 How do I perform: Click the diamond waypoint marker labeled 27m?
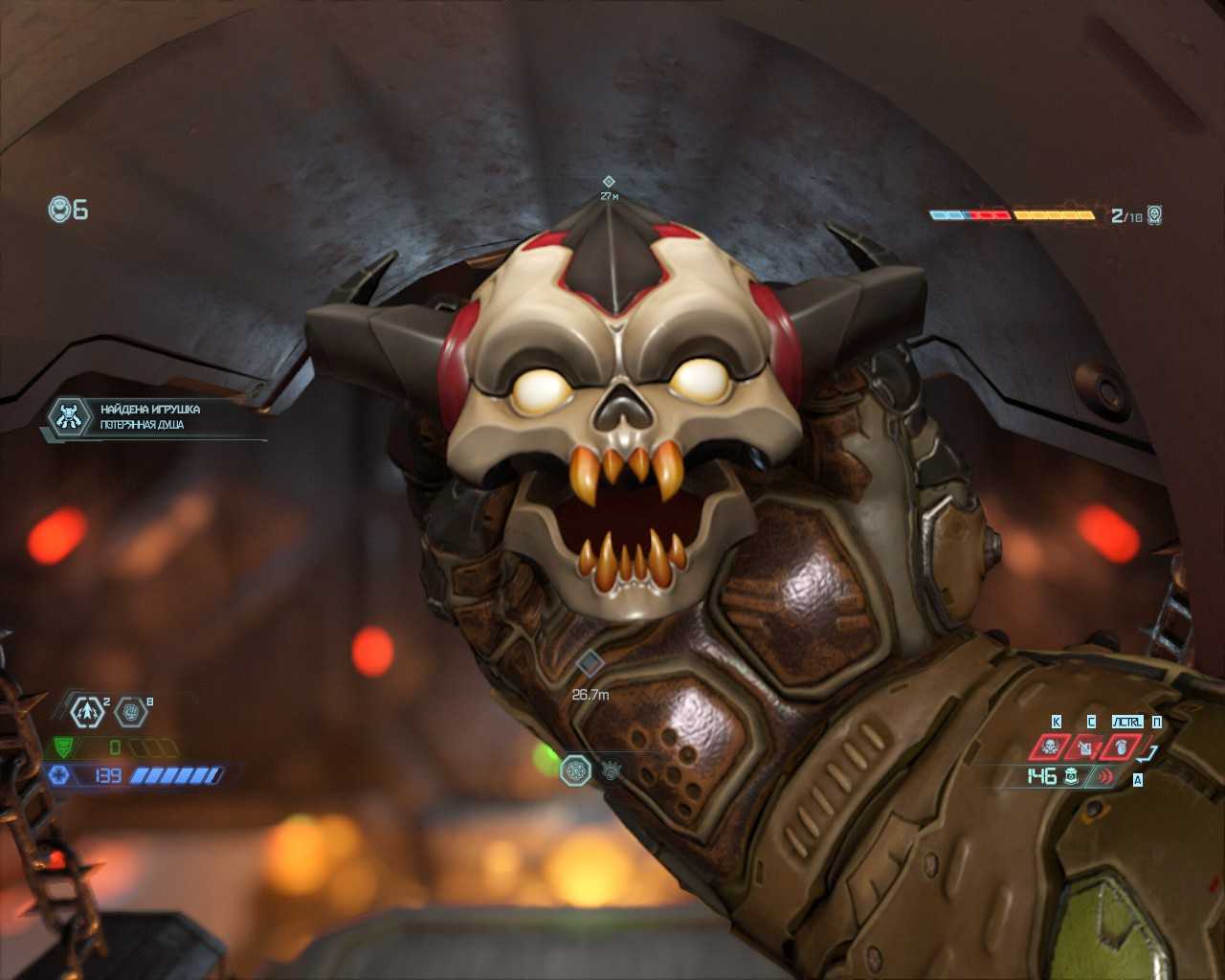click(x=609, y=181)
